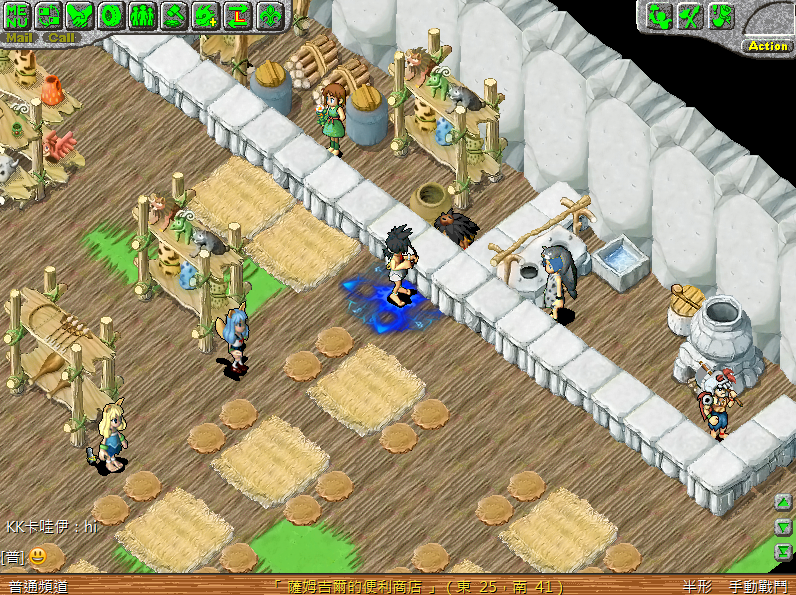Click the gavel icon
The image size is (796, 595).
(x=175, y=15)
